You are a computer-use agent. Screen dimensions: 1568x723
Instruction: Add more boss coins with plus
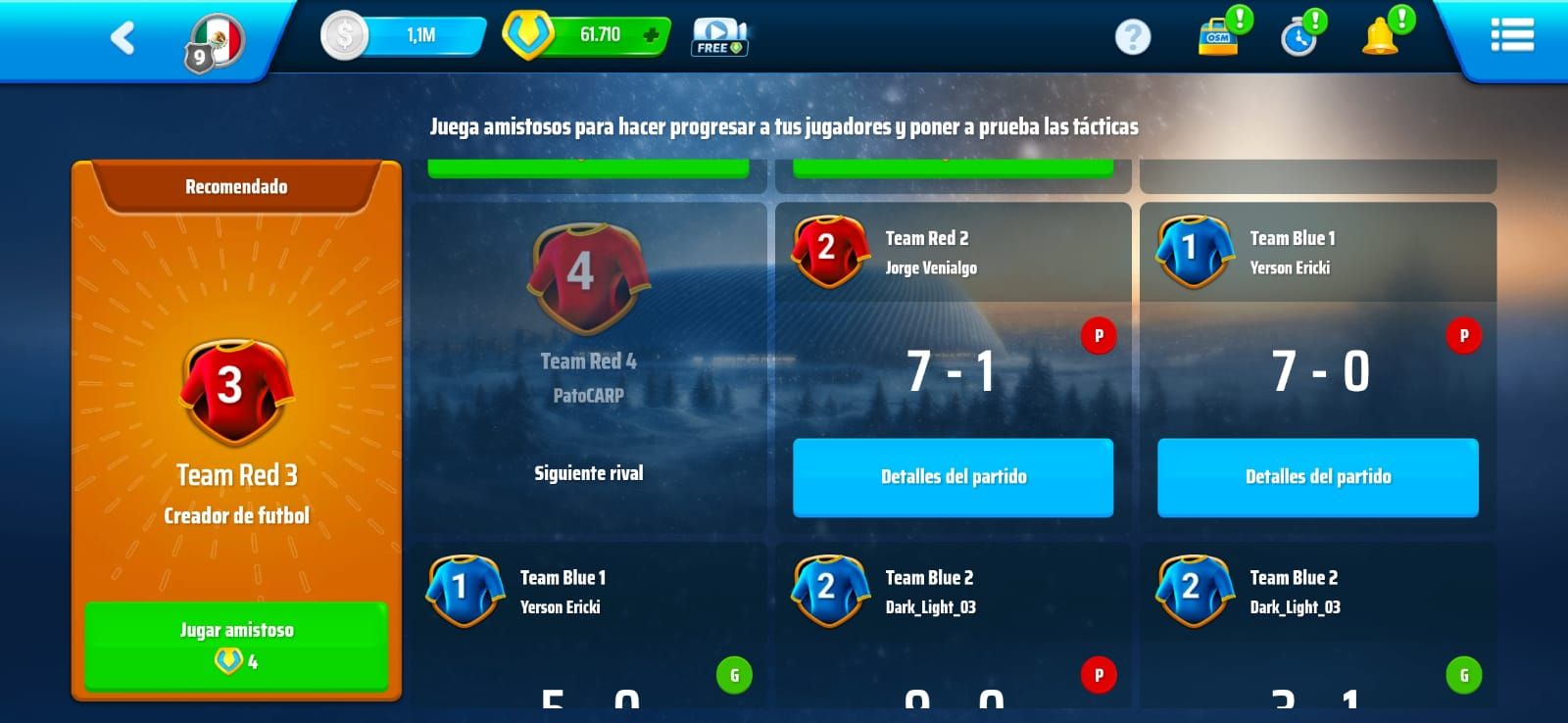coord(650,36)
